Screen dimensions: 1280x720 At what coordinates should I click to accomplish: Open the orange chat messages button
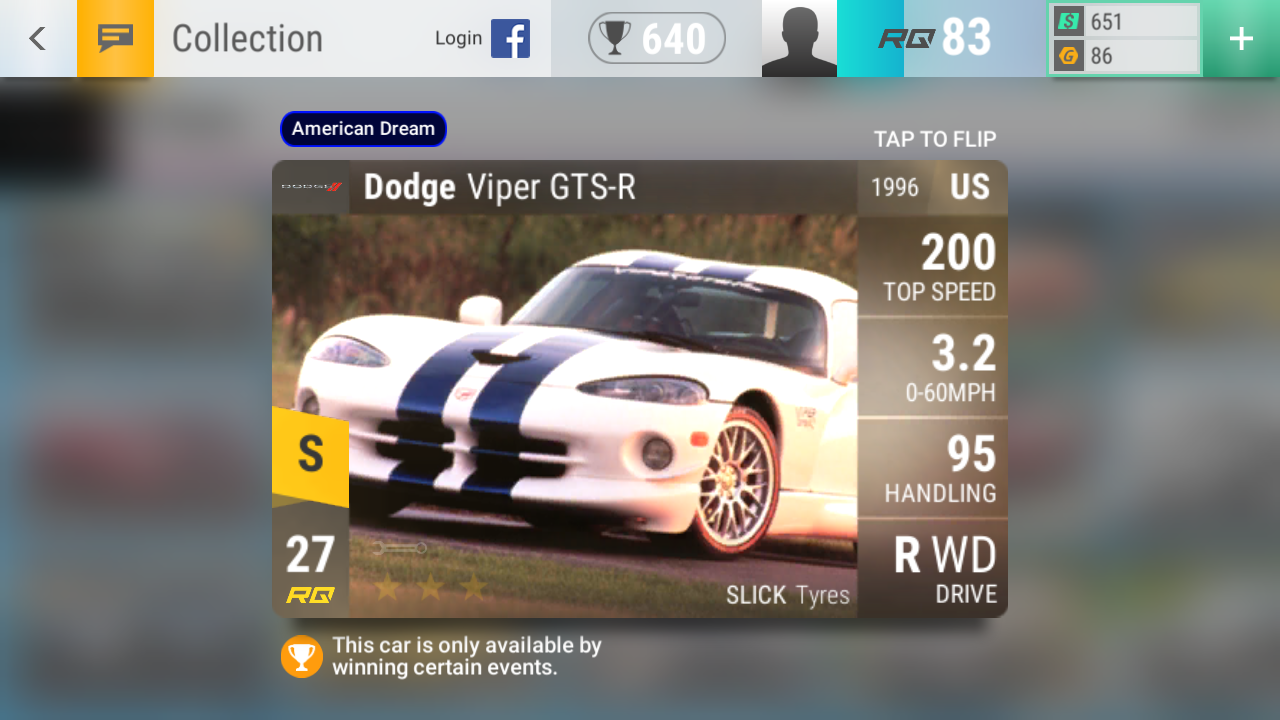tap(115, 38)
